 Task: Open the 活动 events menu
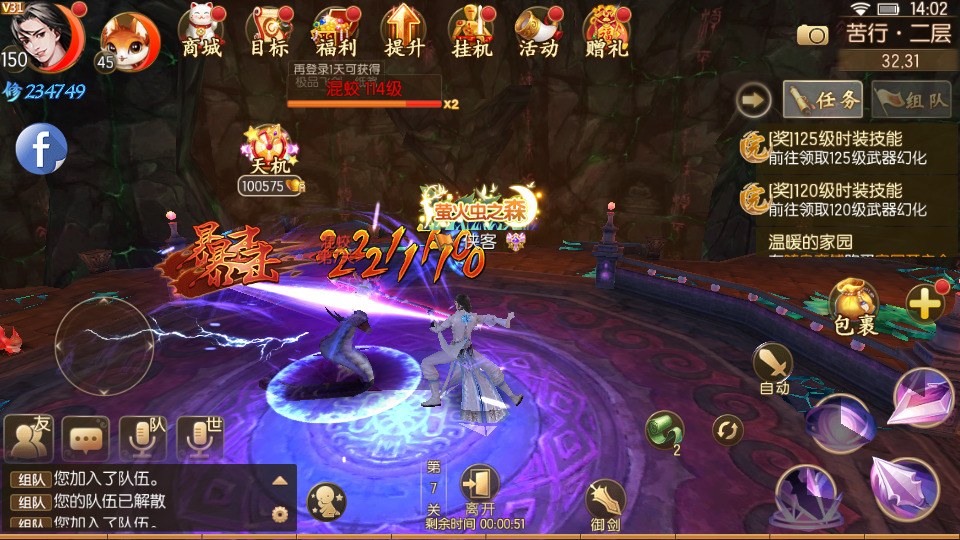click(538, 31)
